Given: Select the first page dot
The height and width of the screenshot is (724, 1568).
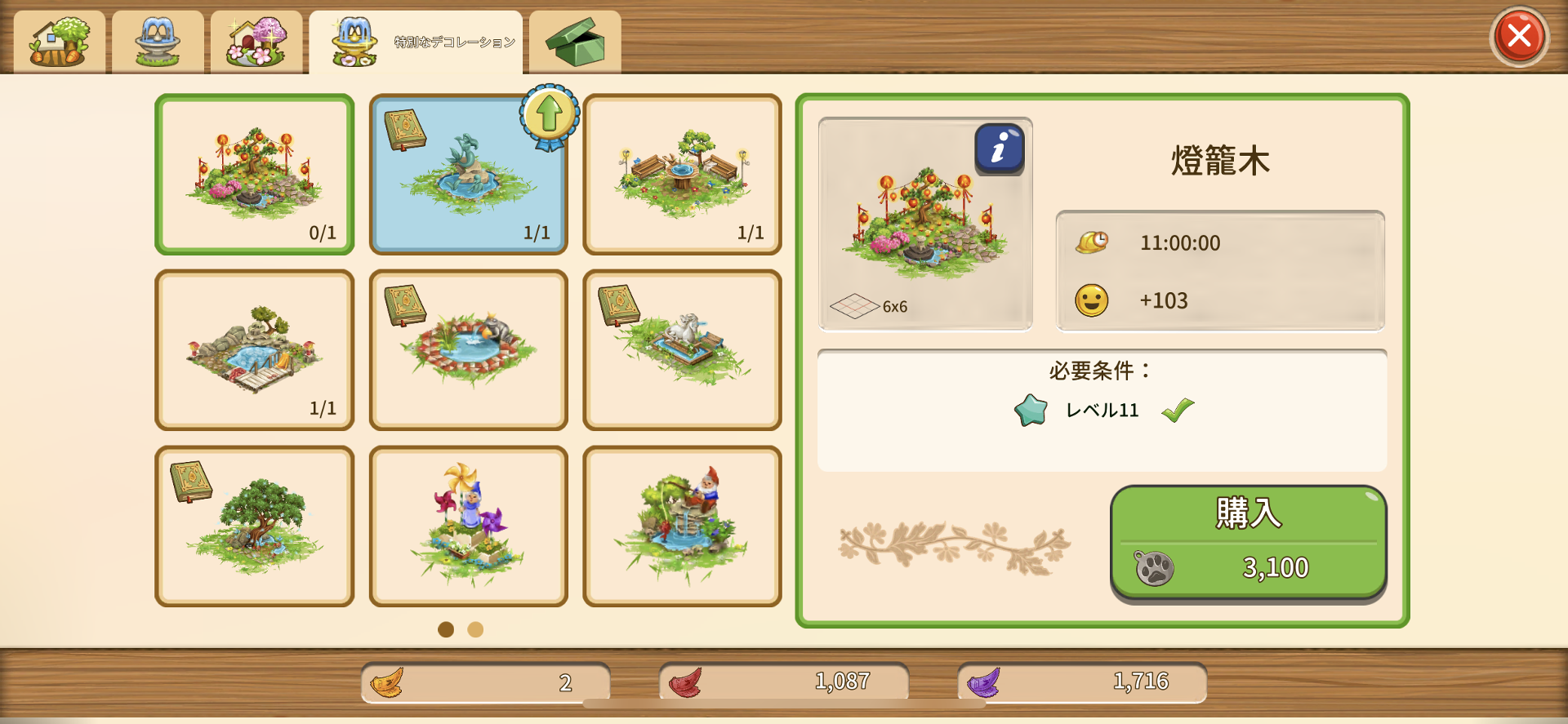Looking at the screenshot, I should 446,630.
